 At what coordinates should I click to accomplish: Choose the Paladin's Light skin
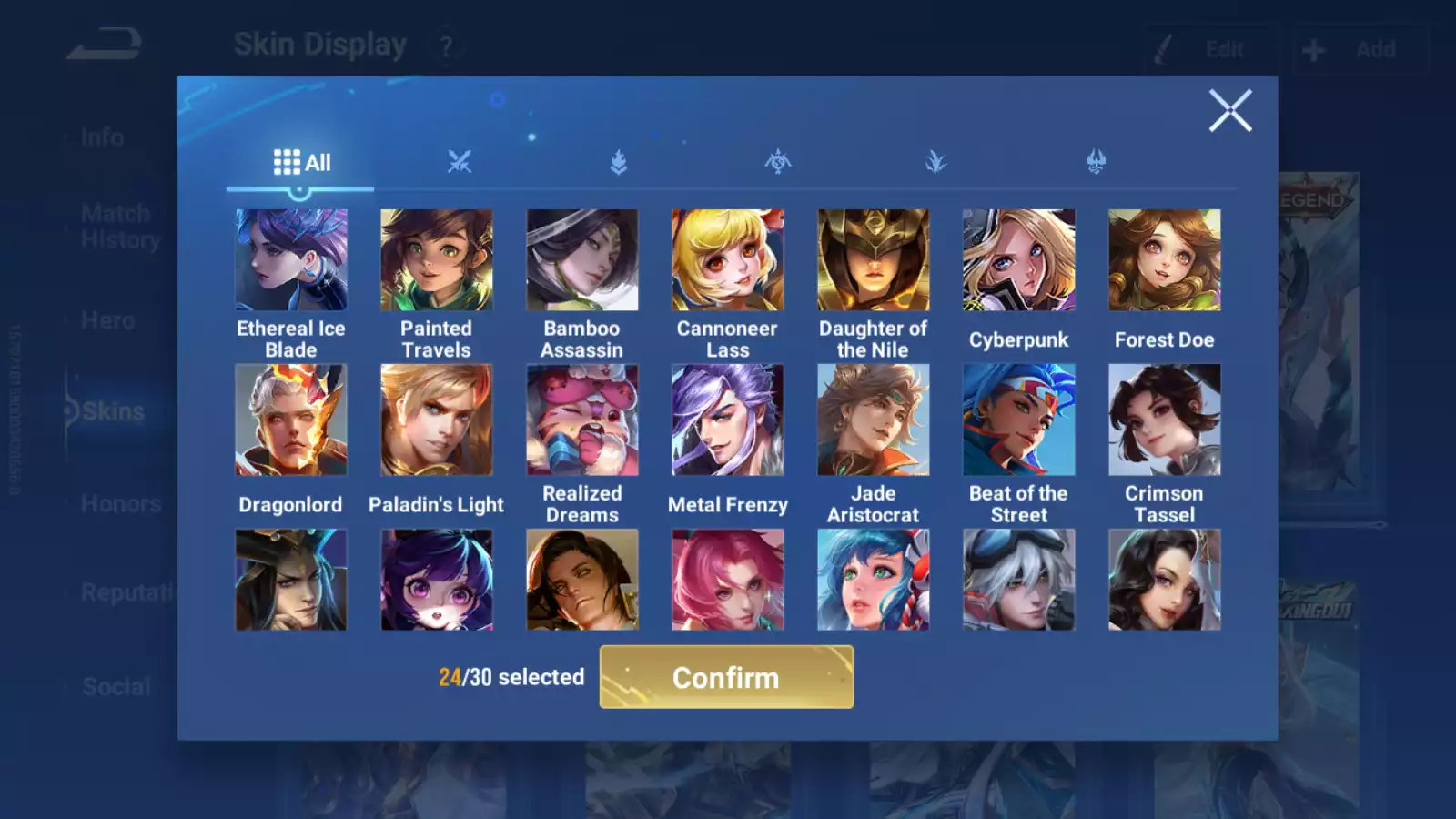tap(437, 420)
